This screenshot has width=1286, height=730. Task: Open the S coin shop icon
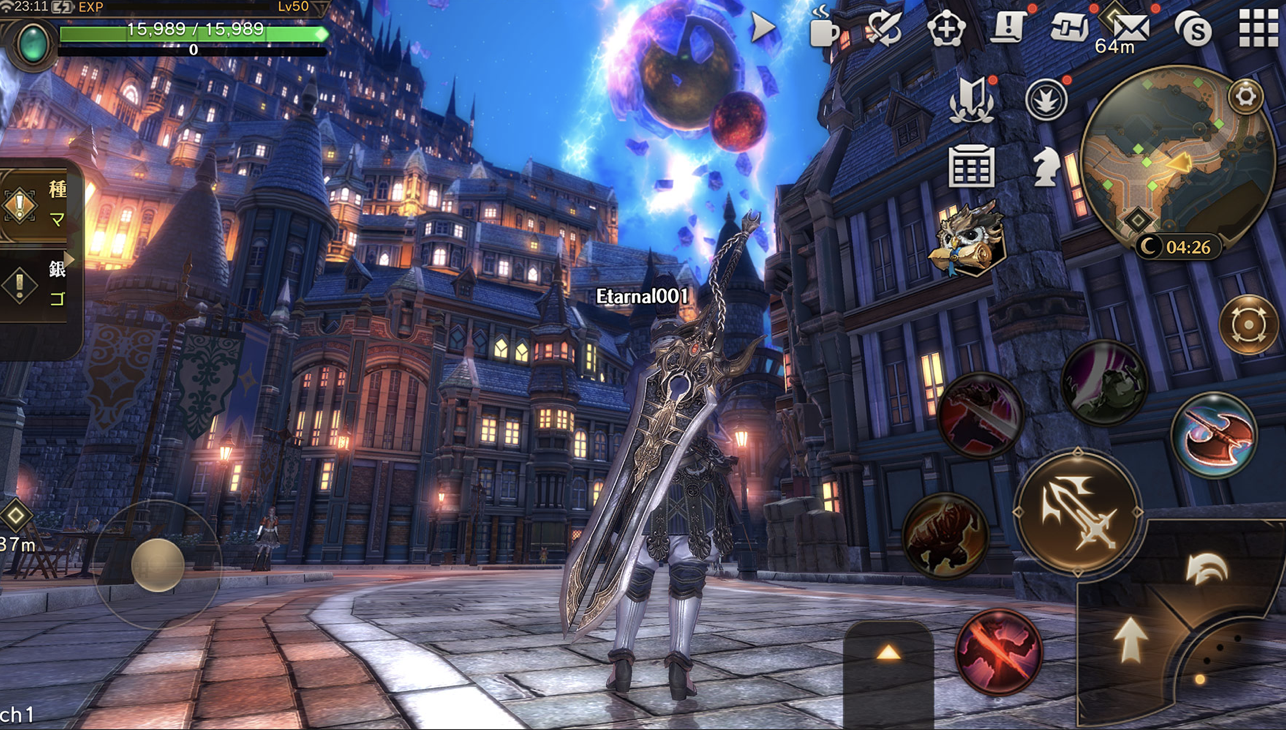[x=1194, y=30]
